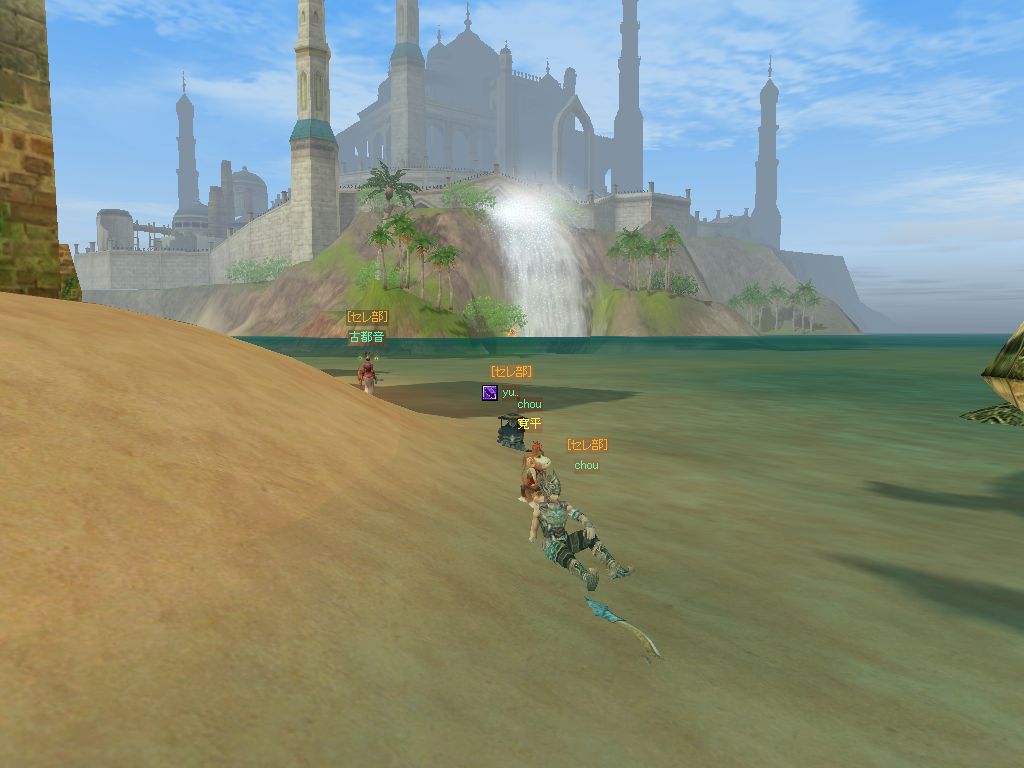Select the player nameplate 古都音

(x=366, y=338)
